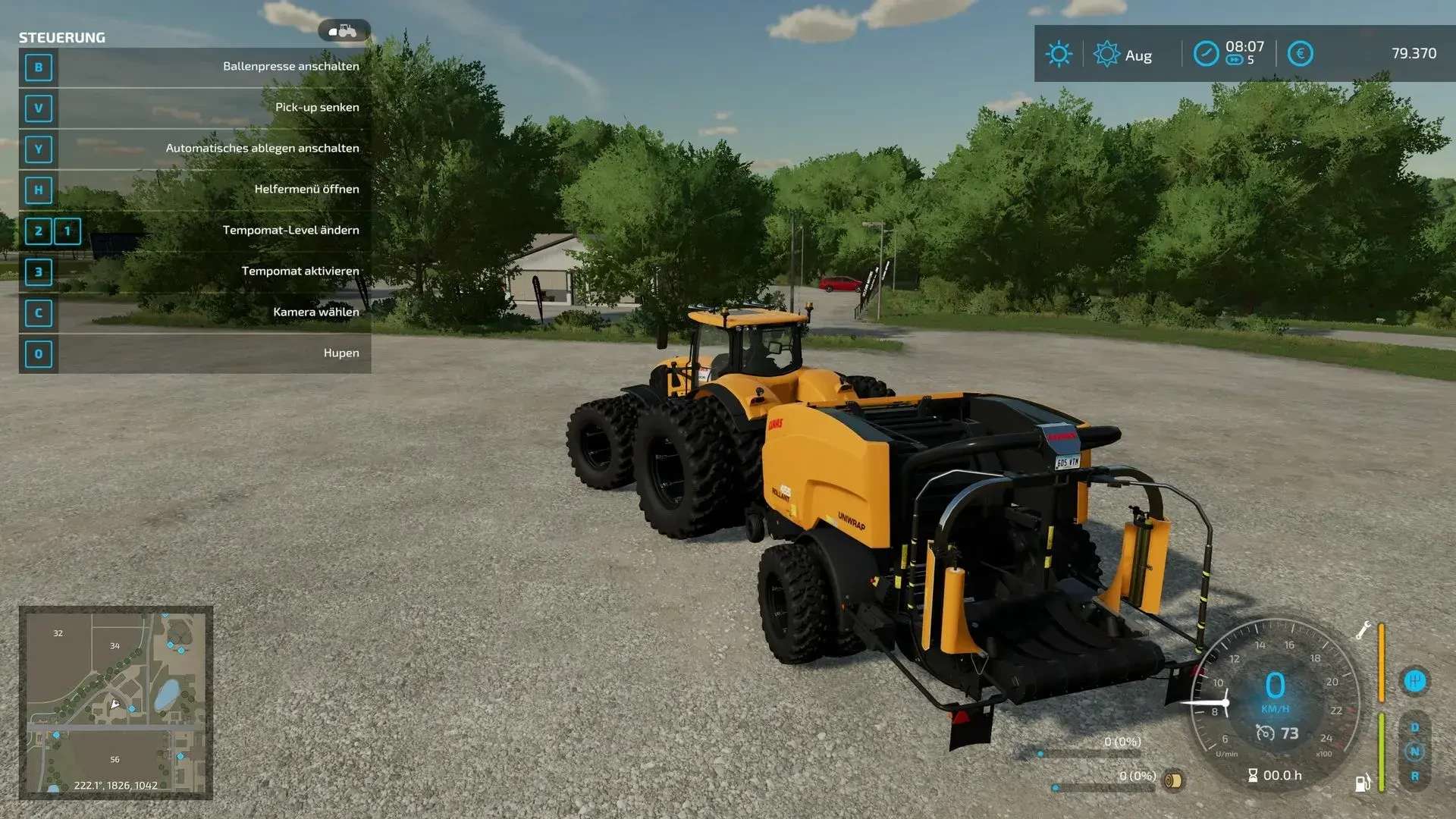Click the fuel pump icon

[1363, 783]
